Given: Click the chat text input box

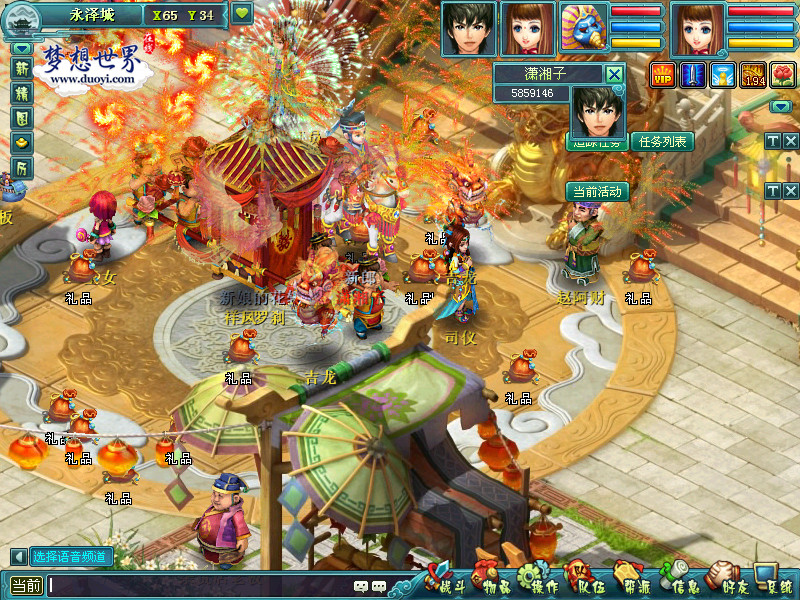Looking at the screenshot, I should (x=200, y=586).
